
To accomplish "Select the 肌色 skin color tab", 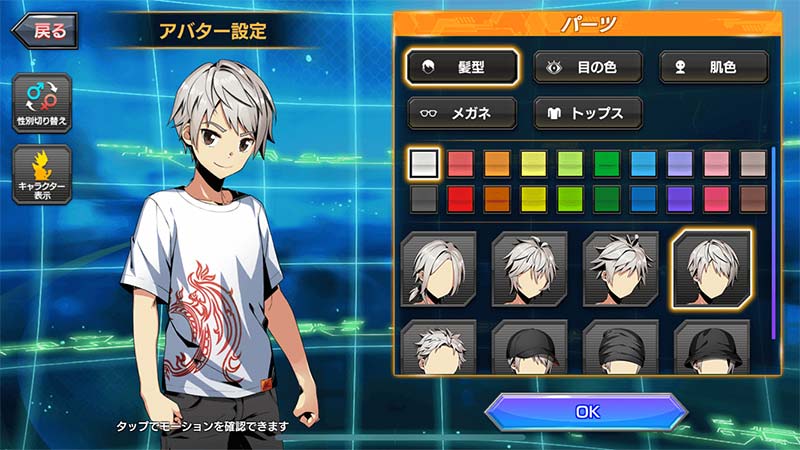I will click(x=714, y=67).
